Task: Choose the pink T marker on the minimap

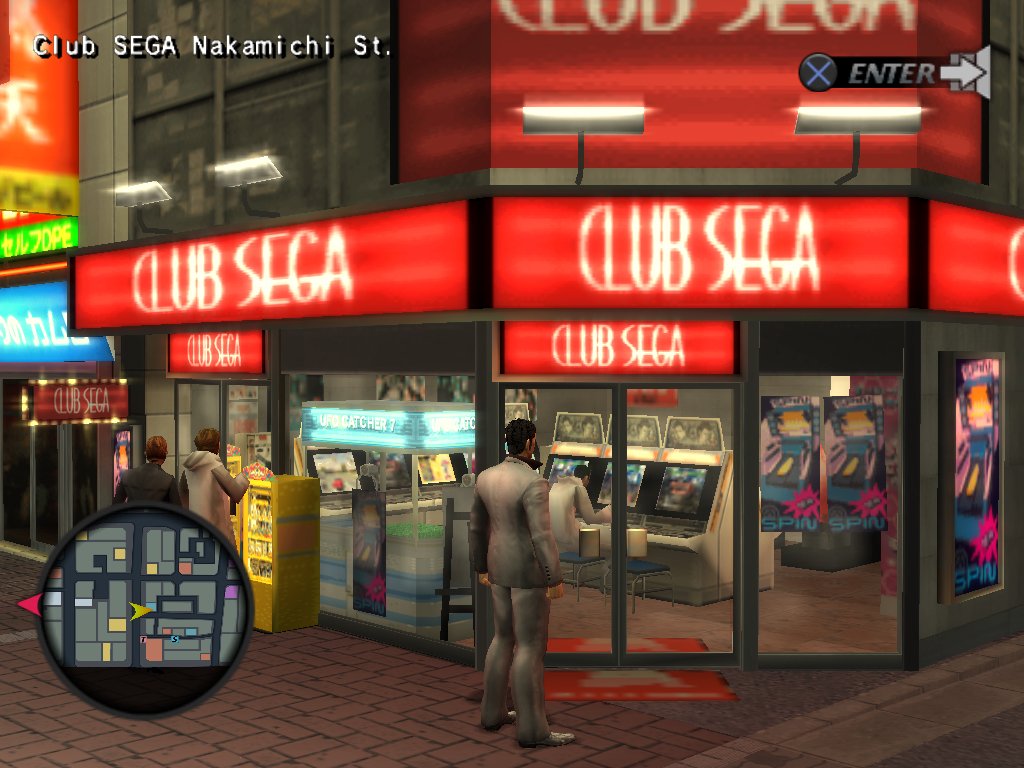Action: click(144, 639)
